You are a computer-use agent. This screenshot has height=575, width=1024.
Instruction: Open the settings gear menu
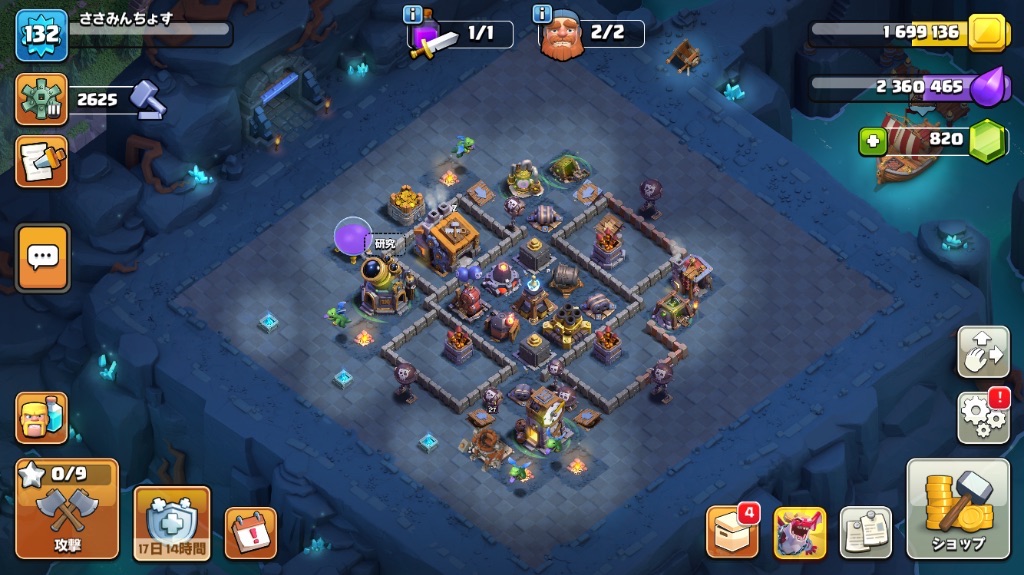982,417
